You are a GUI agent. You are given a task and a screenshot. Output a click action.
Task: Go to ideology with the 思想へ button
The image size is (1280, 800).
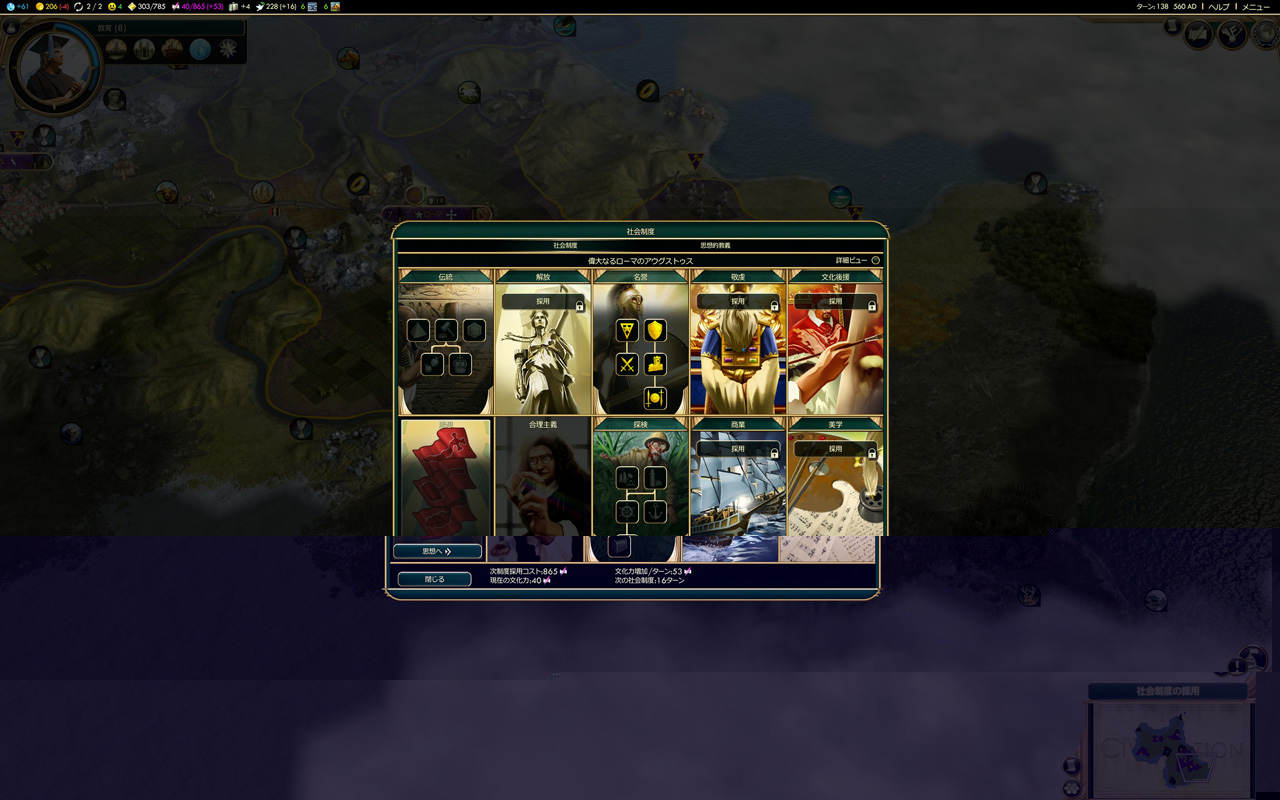click(437, 551)
